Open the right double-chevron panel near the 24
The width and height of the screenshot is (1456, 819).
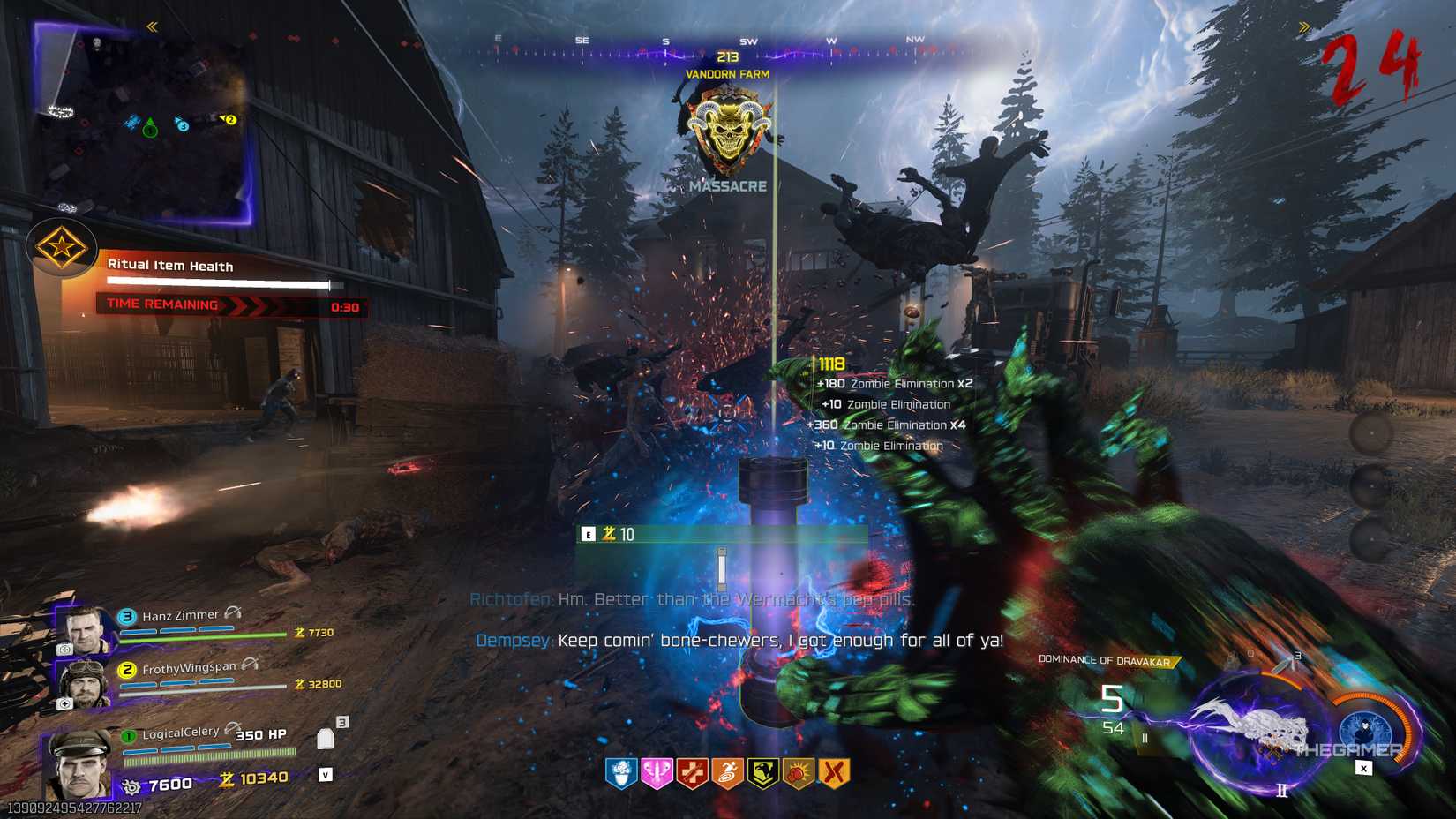[1304, 26]
